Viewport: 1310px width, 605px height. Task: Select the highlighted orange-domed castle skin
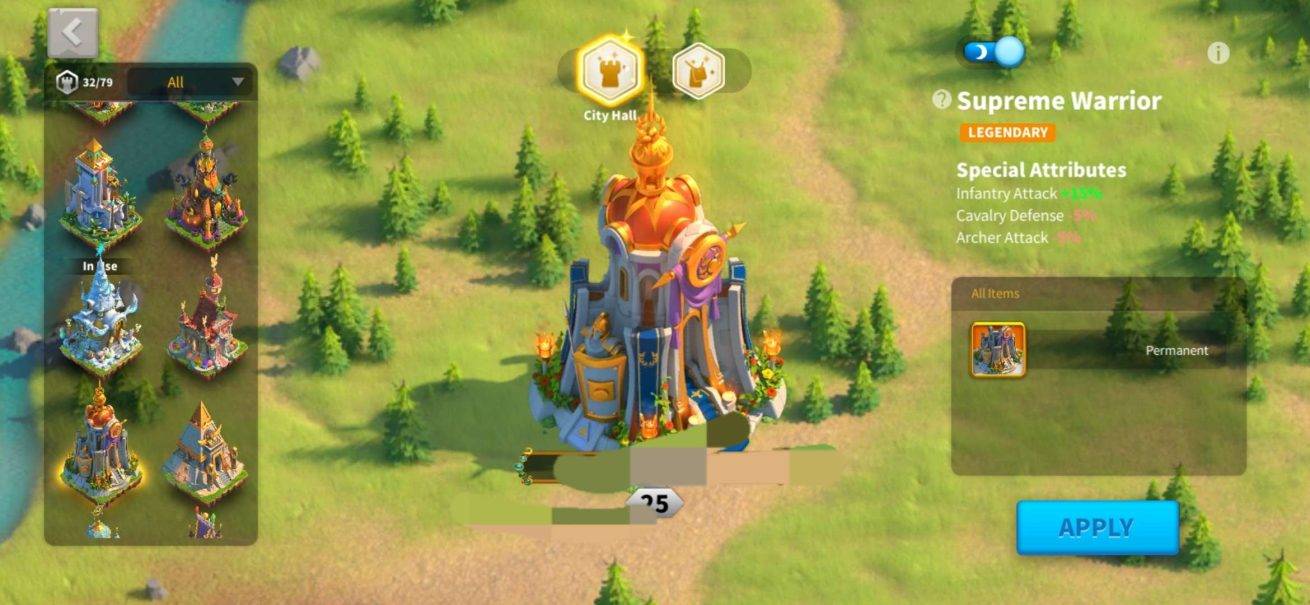(x=100, y=445)
